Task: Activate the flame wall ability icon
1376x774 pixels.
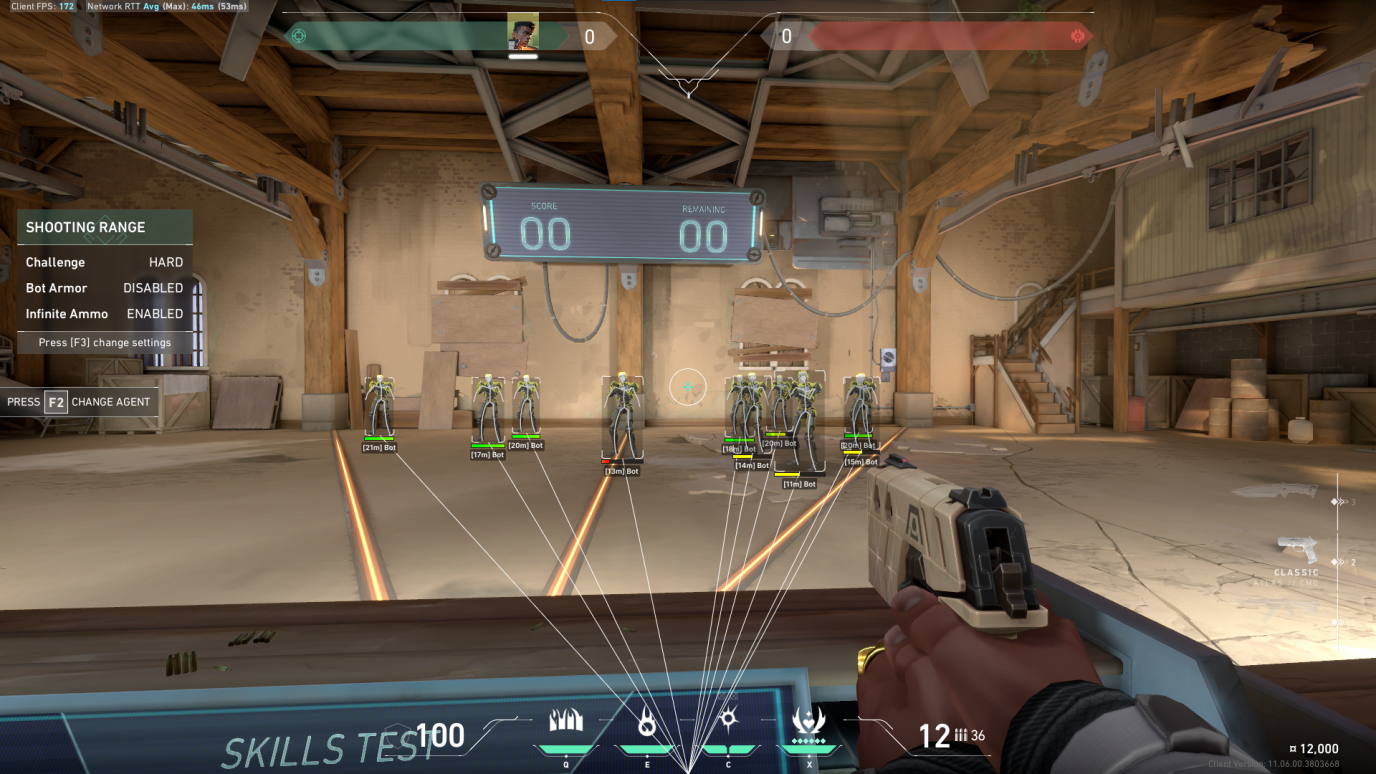Action: [566, 721]
